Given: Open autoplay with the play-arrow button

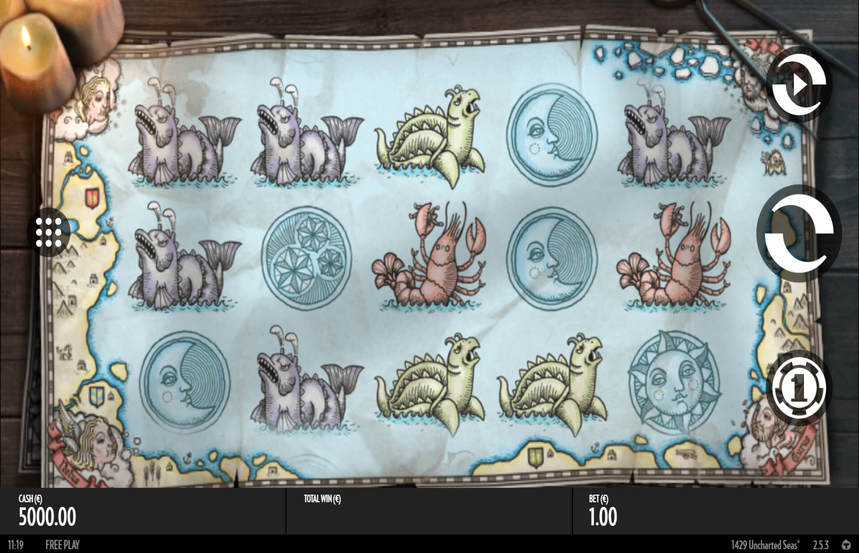Looking at the screenshot, I should pos(798,83).
